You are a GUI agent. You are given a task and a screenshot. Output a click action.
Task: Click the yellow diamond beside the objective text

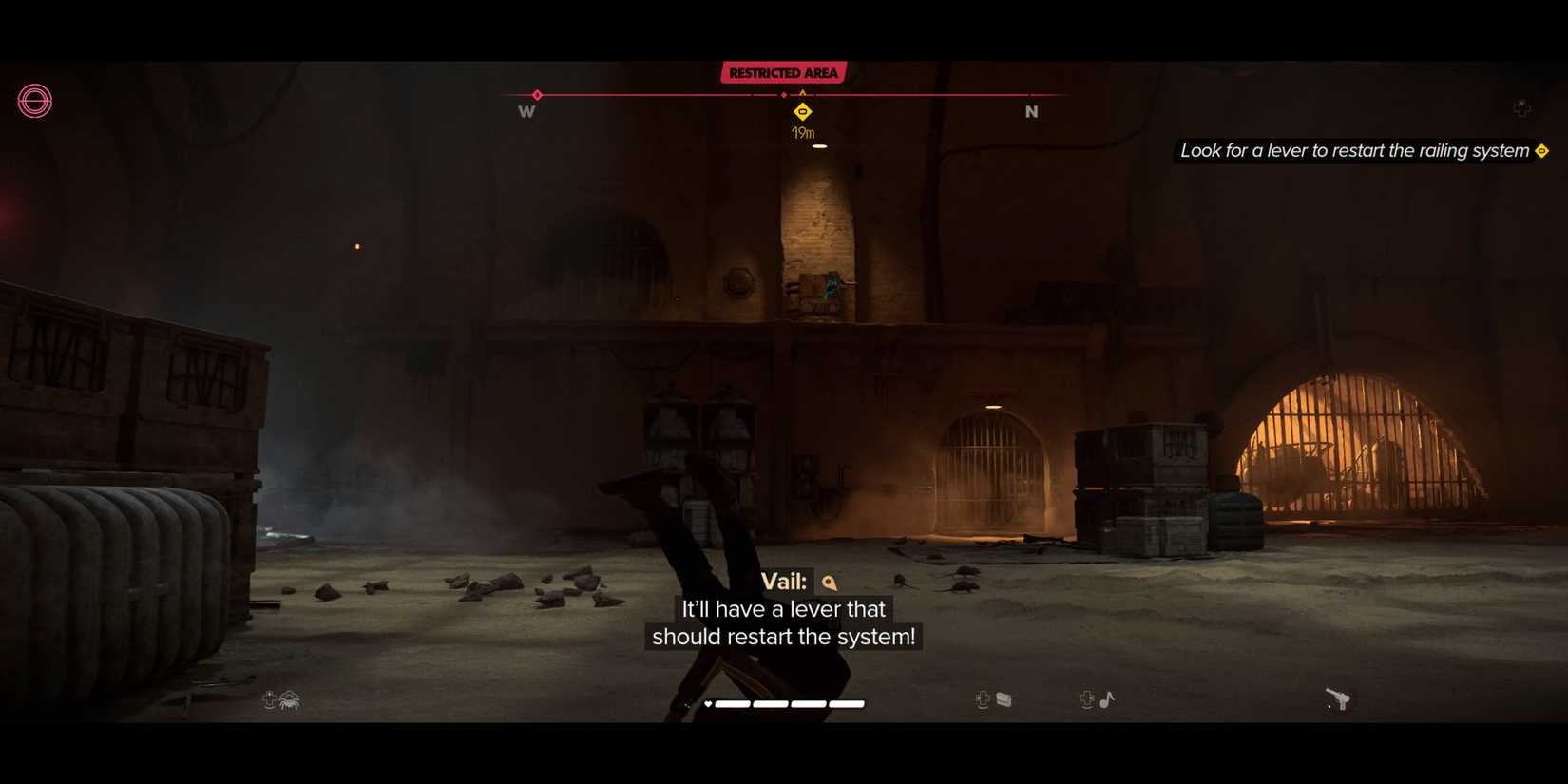[1540, 150]
